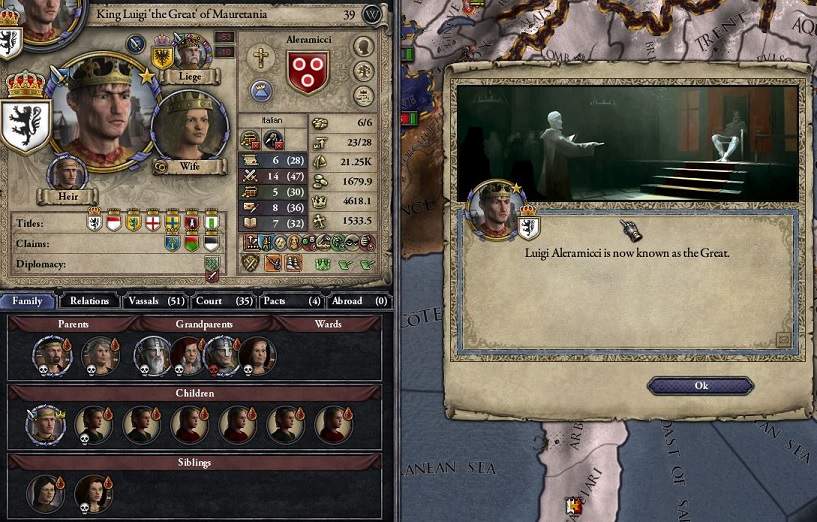Select the crowned child portrait under Children
Image resolution: width=817 pixels, height=522 pixels.
(46, 424)
